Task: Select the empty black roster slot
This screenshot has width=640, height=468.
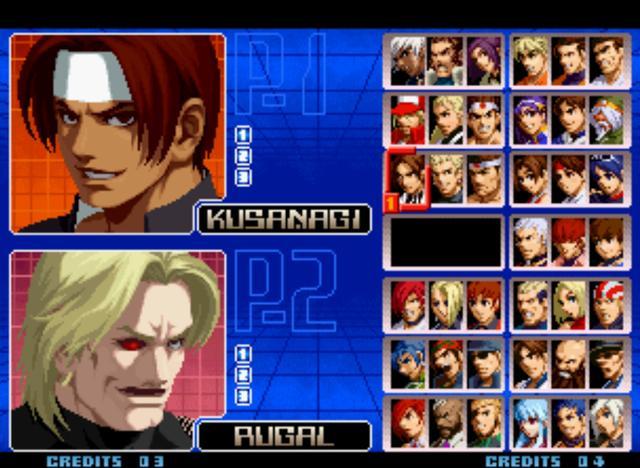Action: 445,241
